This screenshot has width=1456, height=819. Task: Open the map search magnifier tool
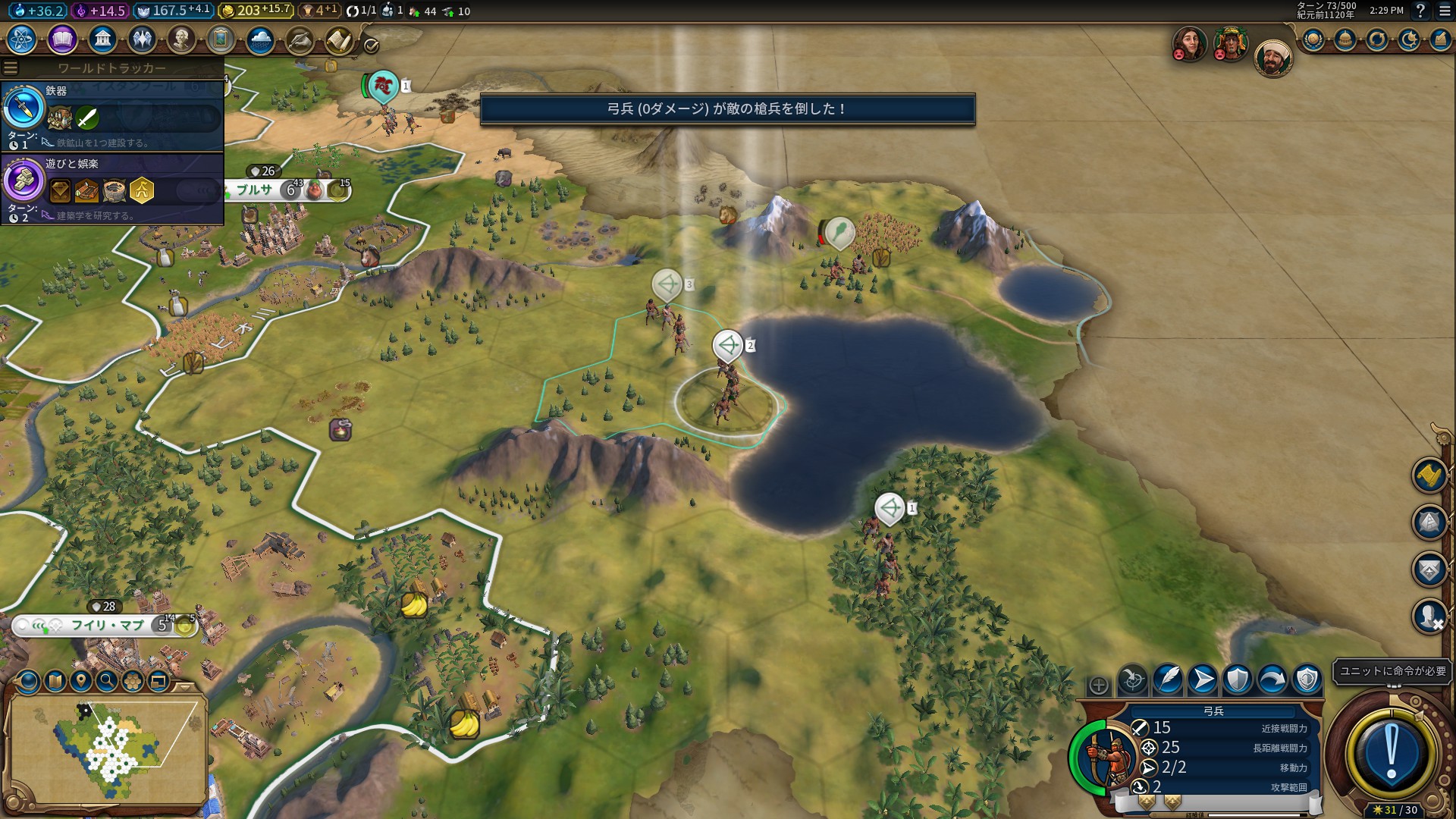[x=107, y=681]
